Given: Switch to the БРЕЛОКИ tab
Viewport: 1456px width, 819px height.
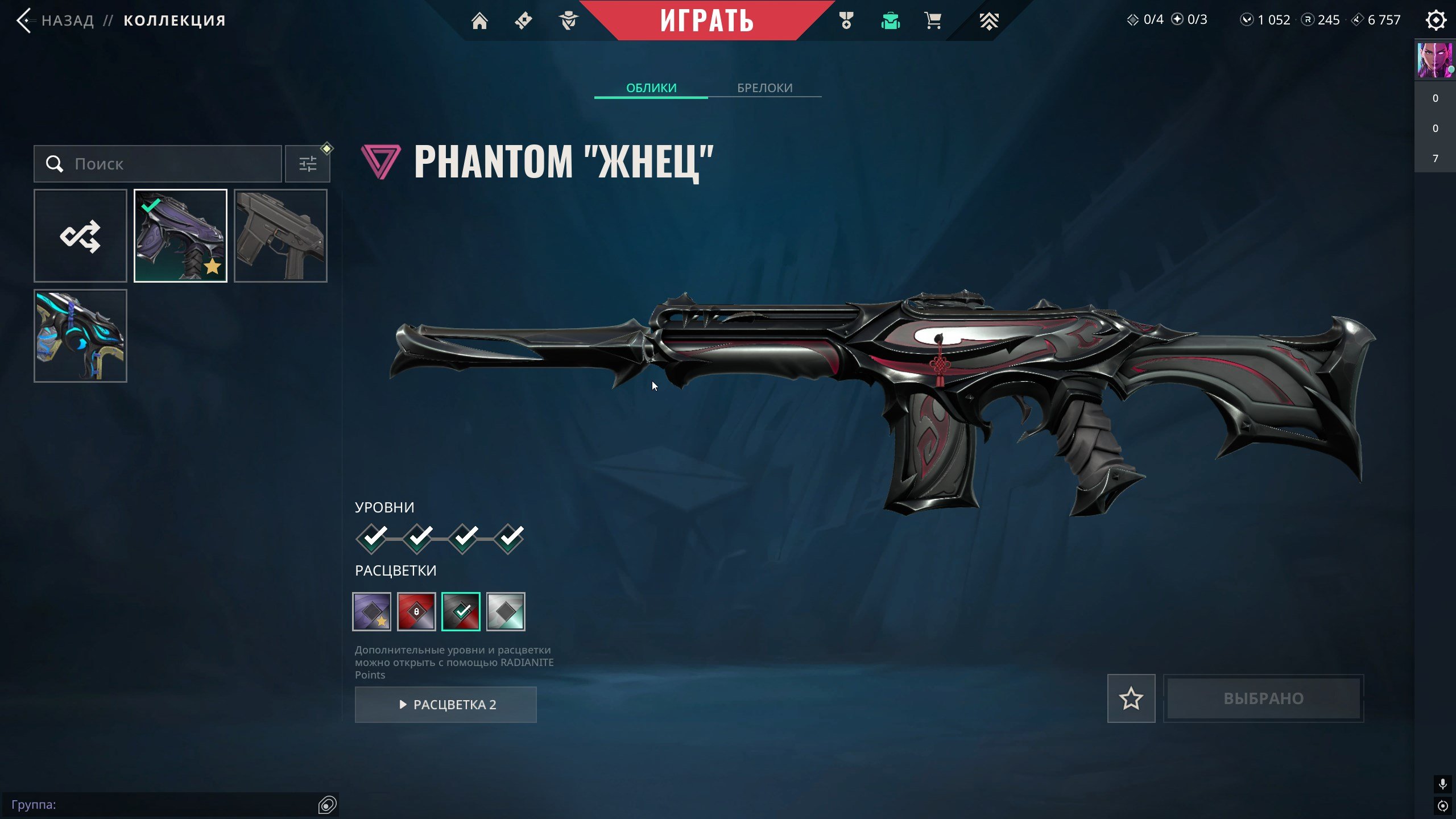Looking at the screenshot, I should pos(764,88).
